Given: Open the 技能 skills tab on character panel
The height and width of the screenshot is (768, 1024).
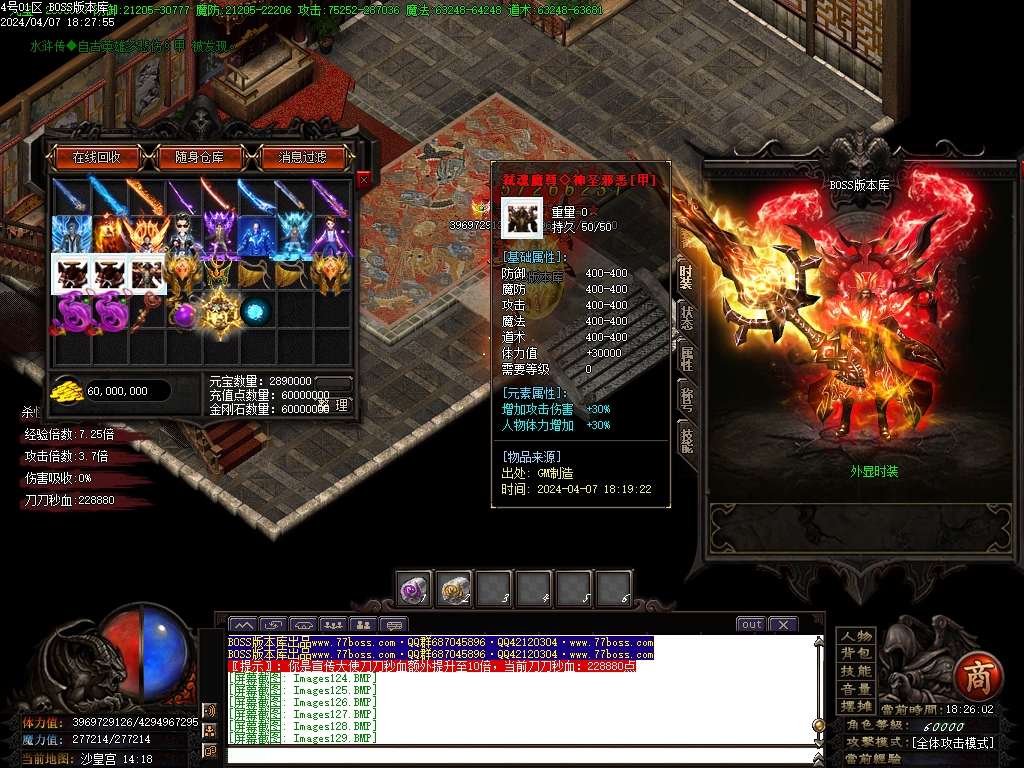Looking at the screenshot, I should coord(686,441).
